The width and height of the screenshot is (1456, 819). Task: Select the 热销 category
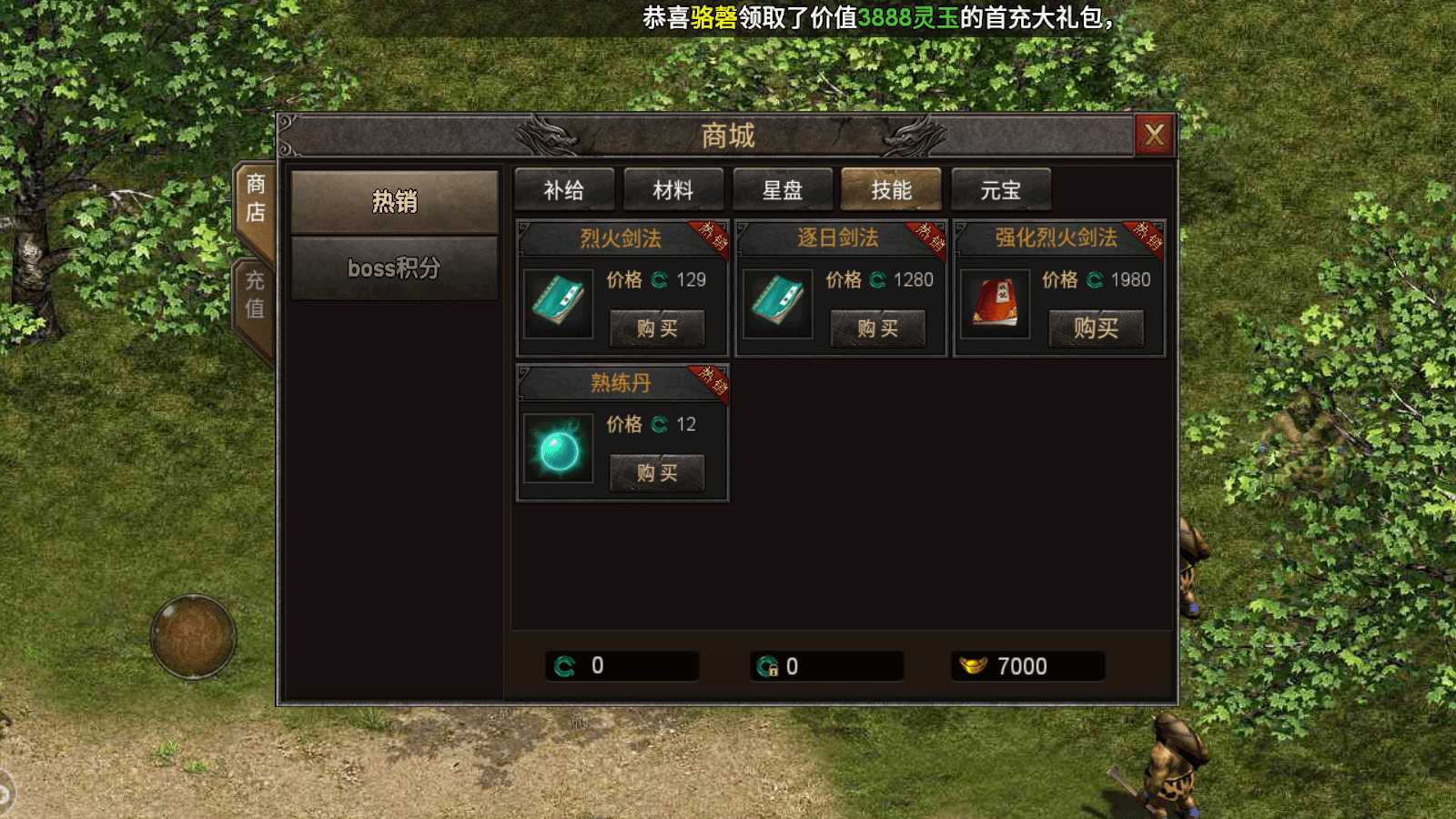(x=393, y=201)
